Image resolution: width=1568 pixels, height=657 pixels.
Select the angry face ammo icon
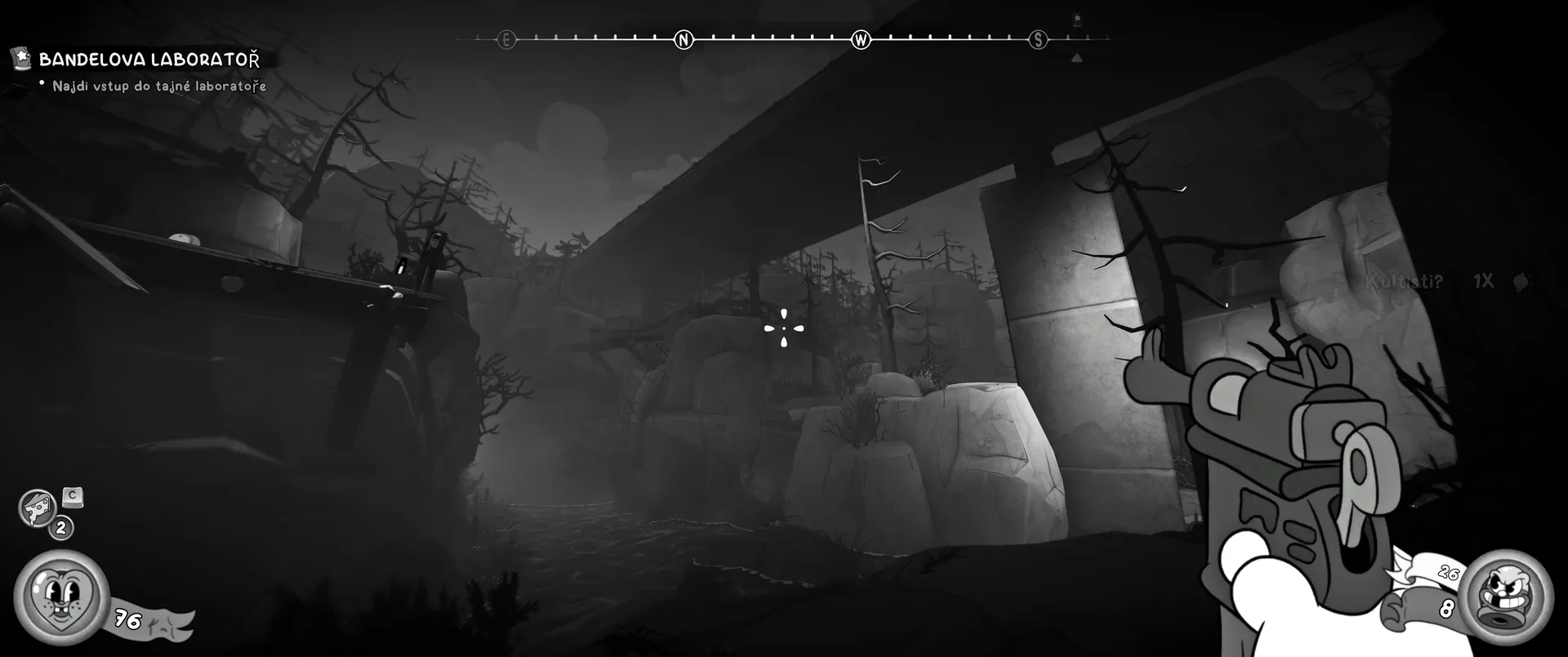pos(1508,597)
